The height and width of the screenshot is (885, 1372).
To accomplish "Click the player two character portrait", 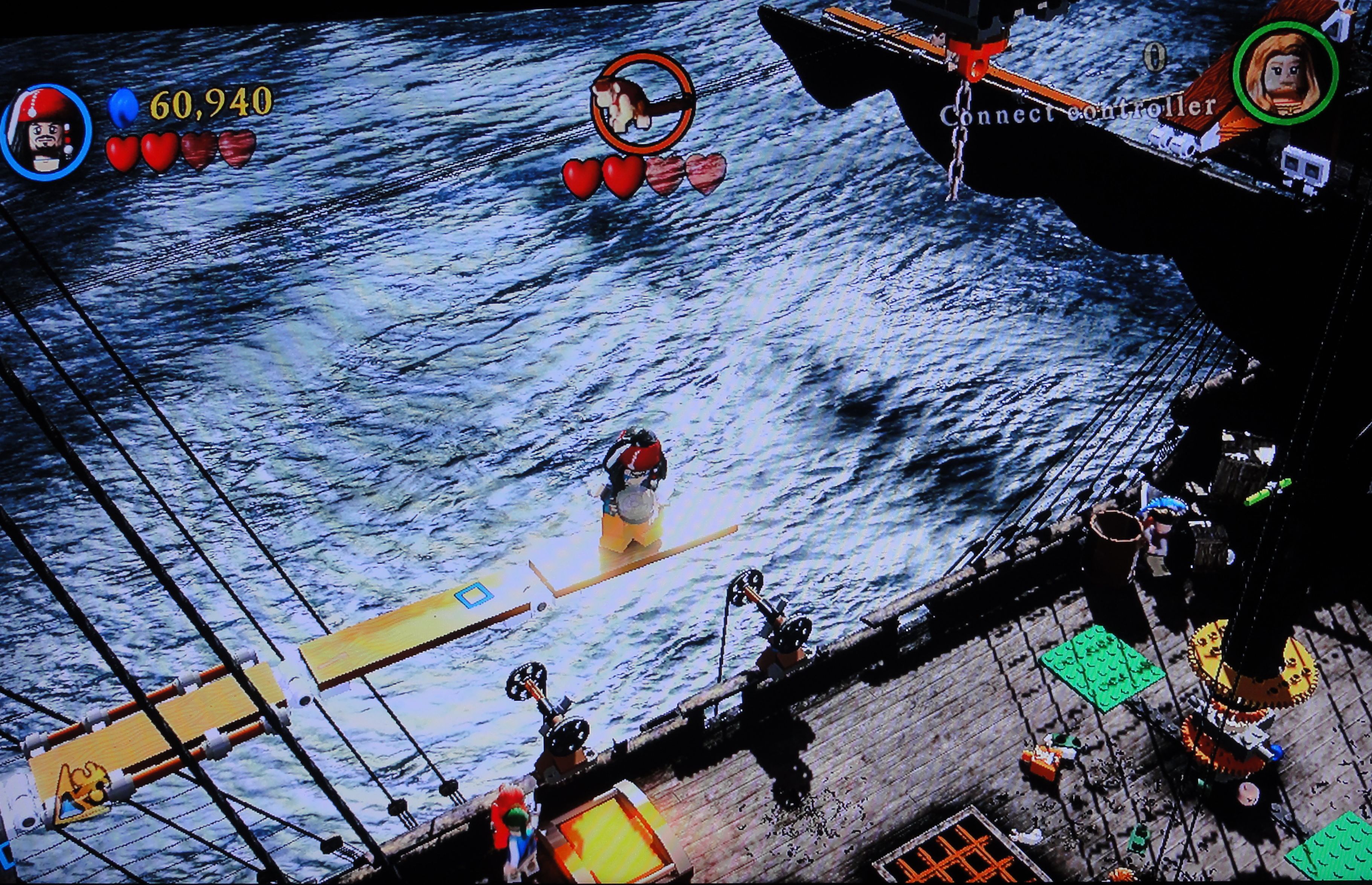I will pos(1285,73).
